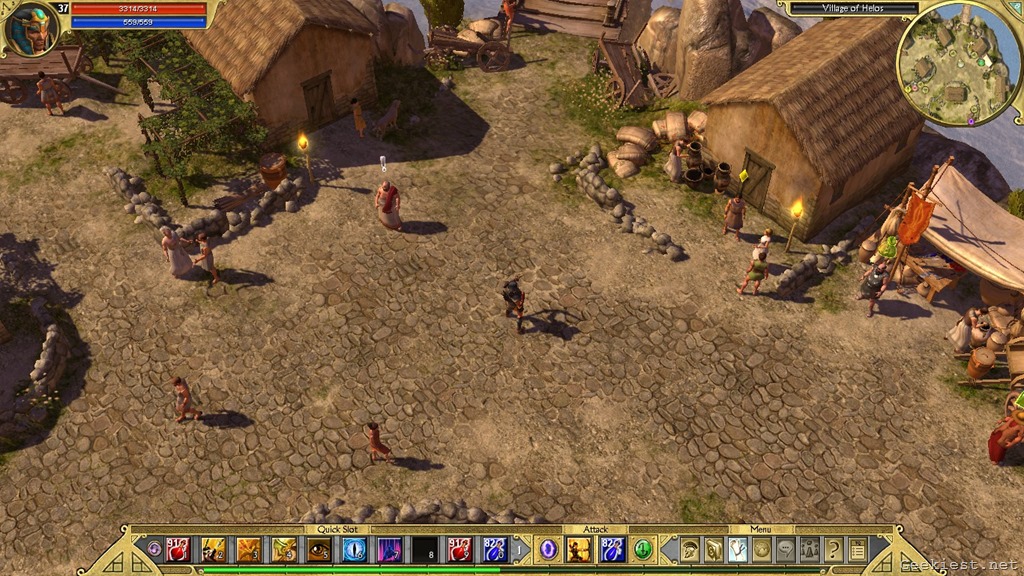Open the party members menu button

pos(810,549)
